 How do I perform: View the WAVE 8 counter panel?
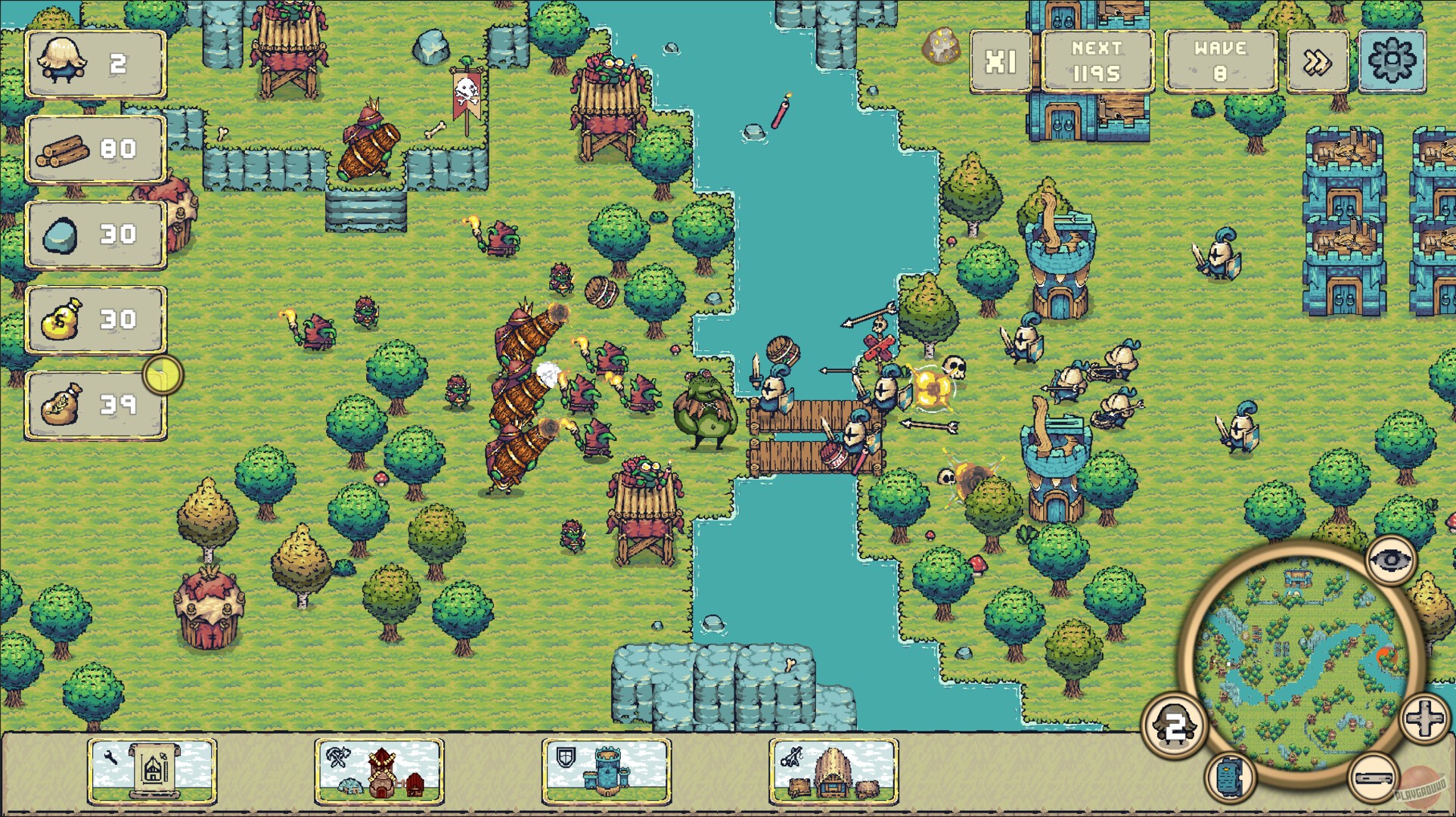click(x=1219, y=62)
